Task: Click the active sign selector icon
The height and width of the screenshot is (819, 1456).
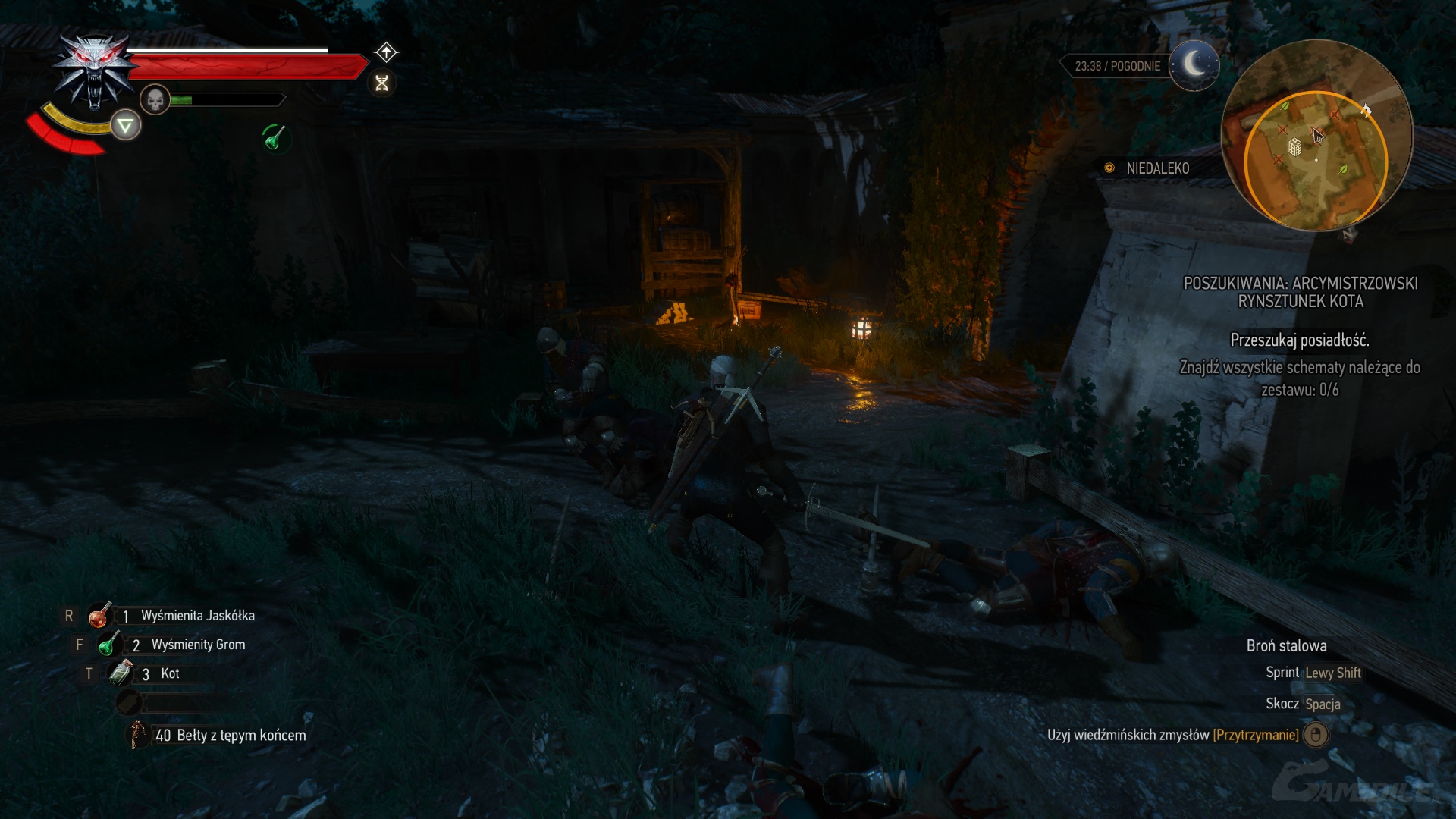Action: pyautogui.click(x=126, y=125)
